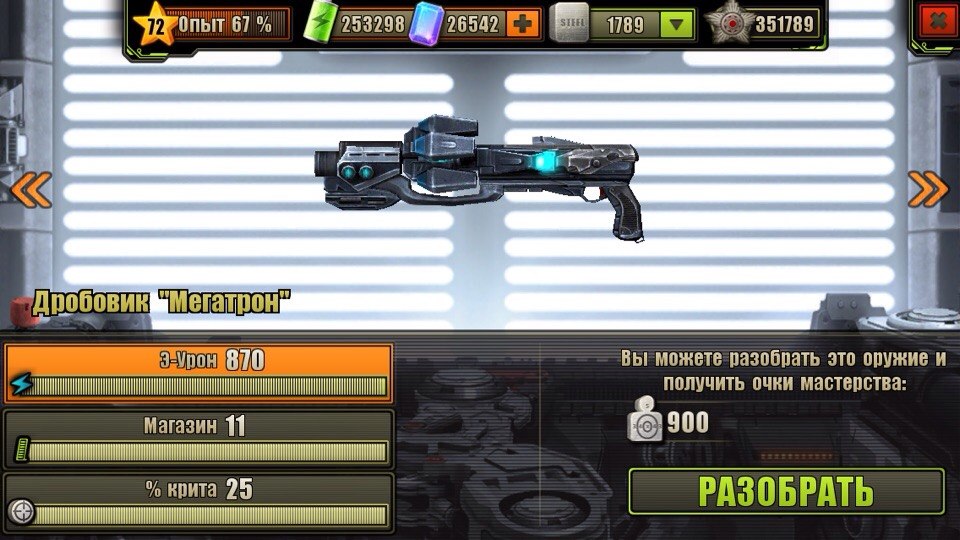This screenshot has width=960, height=540.
Task: Select the % крита 25 stat row
Action: (x=197, y=502)
